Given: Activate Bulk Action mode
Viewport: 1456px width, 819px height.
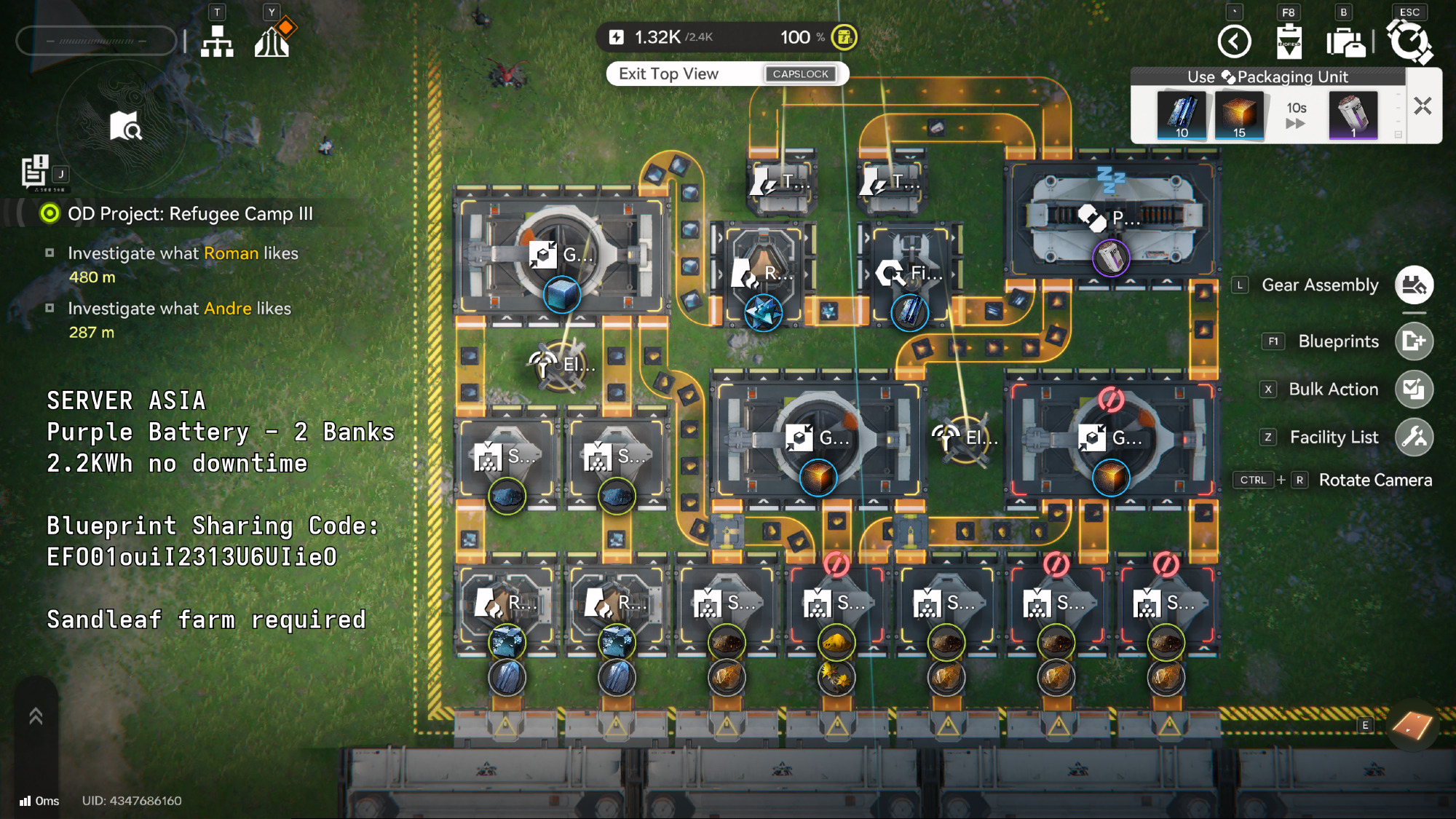Looking at the screenshot, I should pos(1414,389).
